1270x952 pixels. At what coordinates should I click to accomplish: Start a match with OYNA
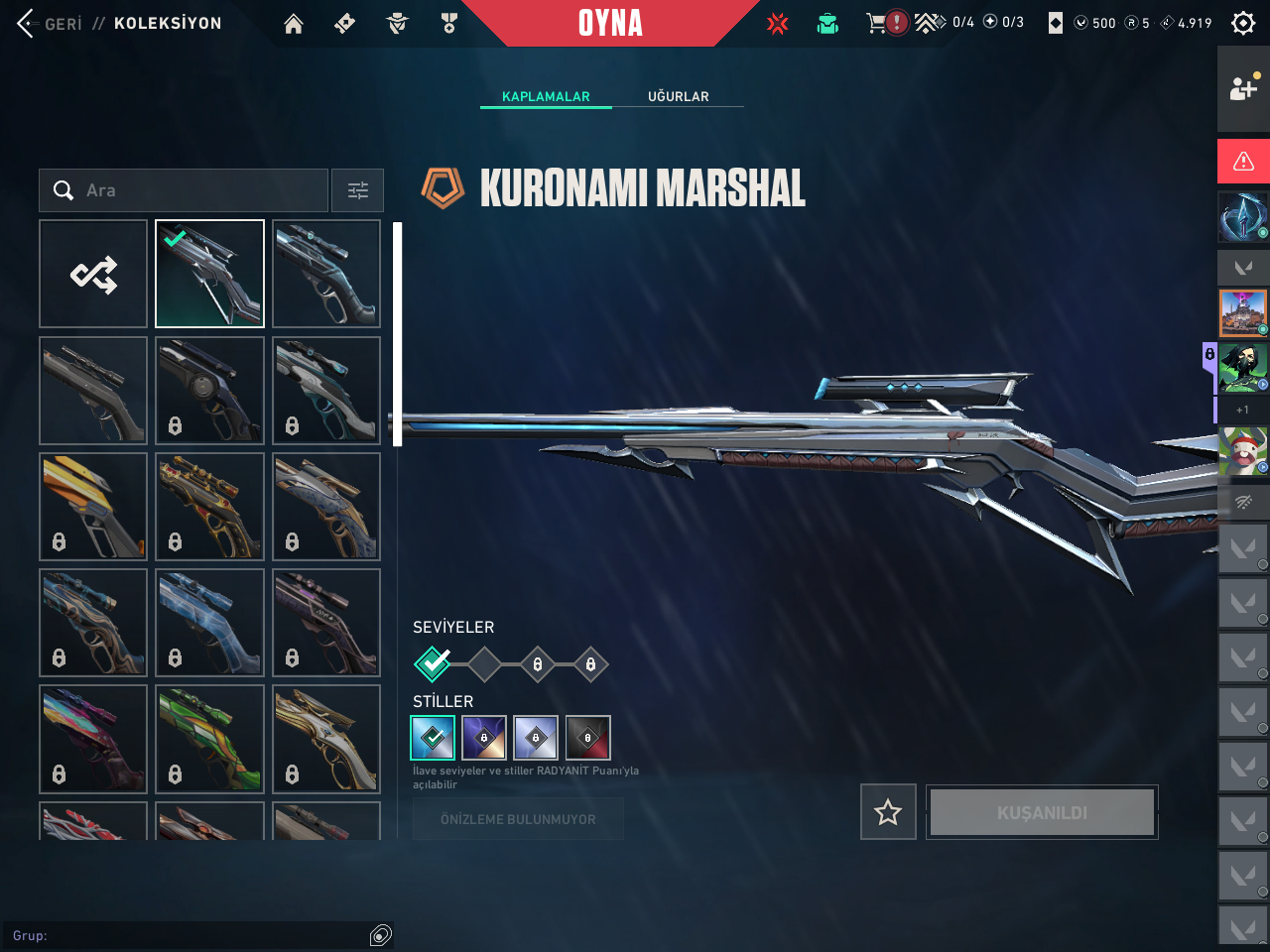click(610, 23)
